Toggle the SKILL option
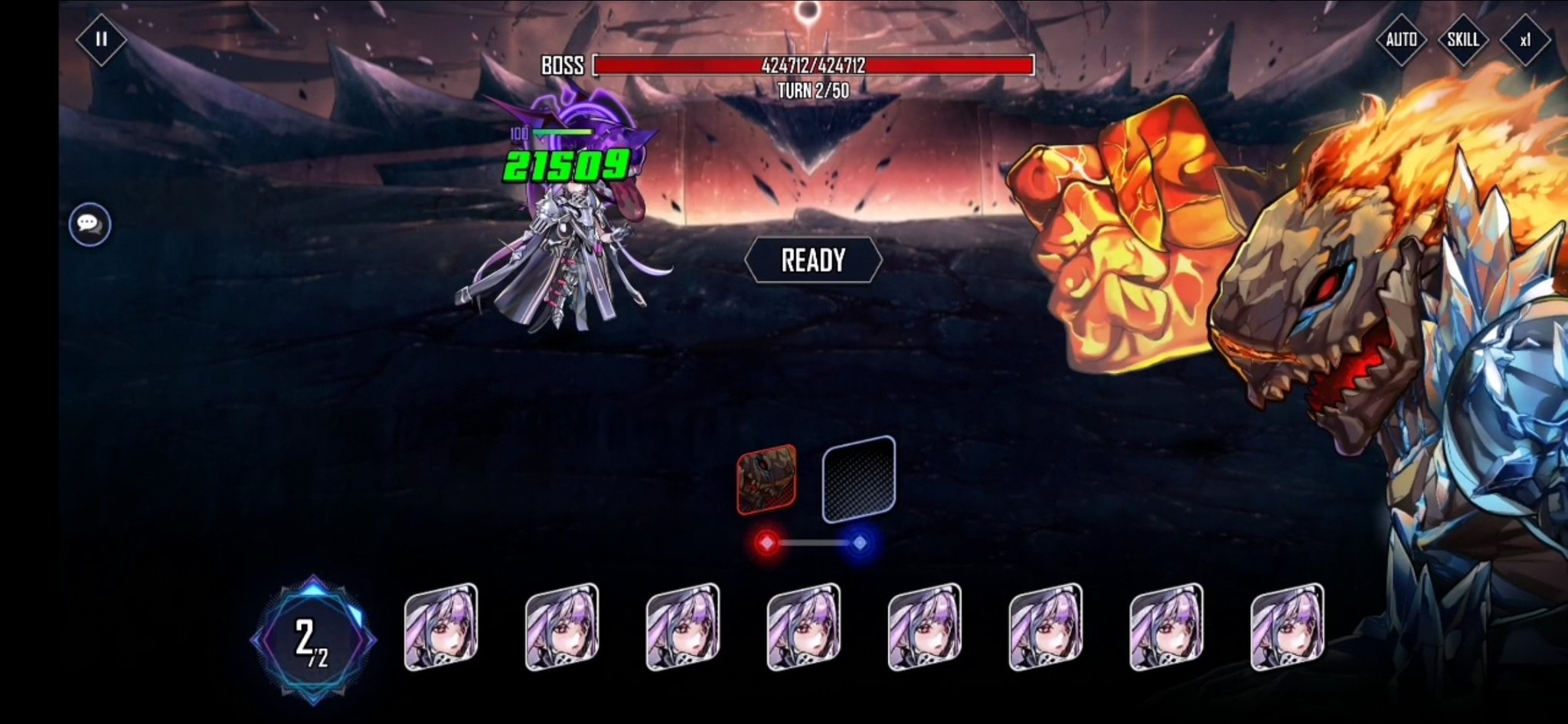The width and height of the screenshot is (1568, 724). 1462,39
